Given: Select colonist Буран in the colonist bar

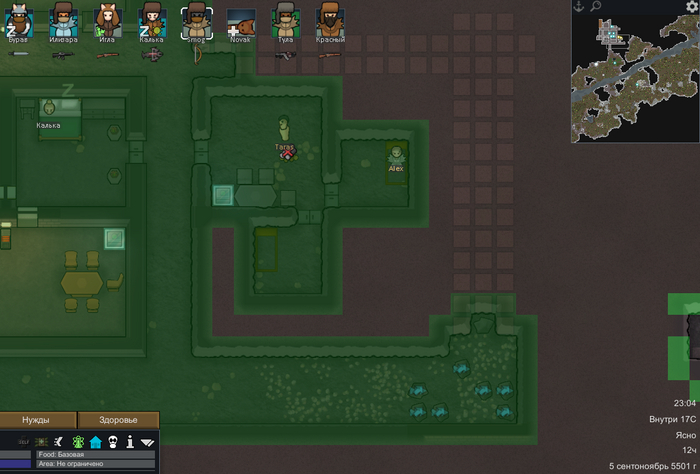Looking at the screenshot, I should (19, 20).
